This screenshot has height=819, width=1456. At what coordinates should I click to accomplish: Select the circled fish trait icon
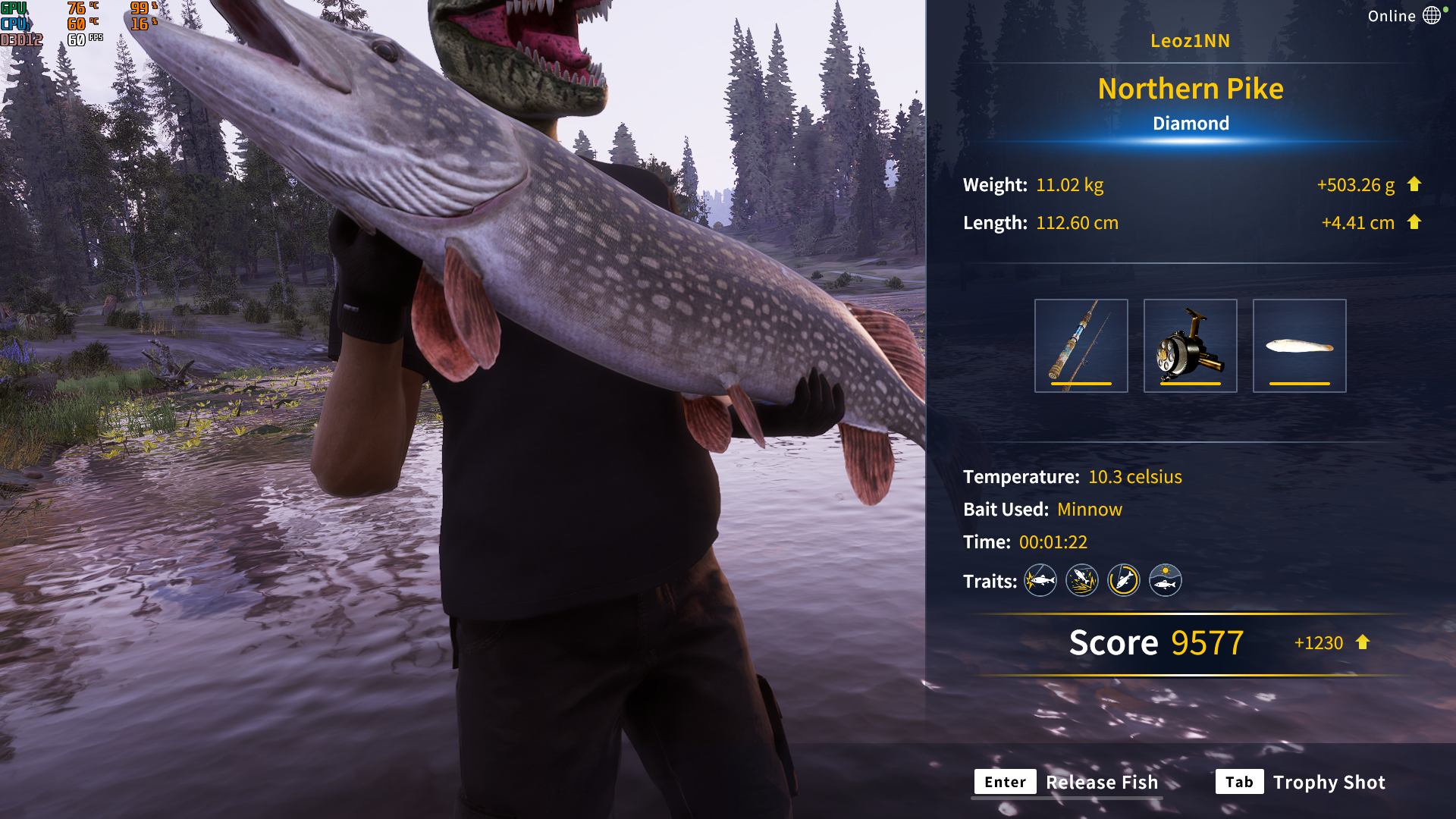click(1123, 580)
